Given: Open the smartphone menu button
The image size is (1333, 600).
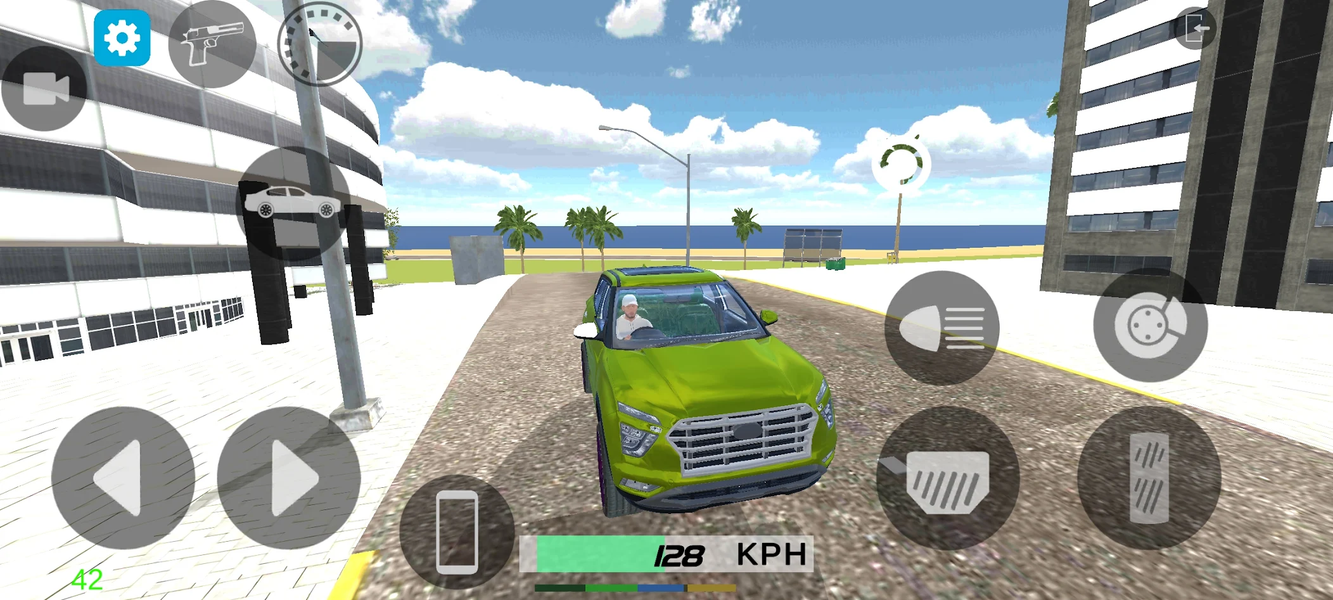Looking at the screenshot, I should coord(456,531).
